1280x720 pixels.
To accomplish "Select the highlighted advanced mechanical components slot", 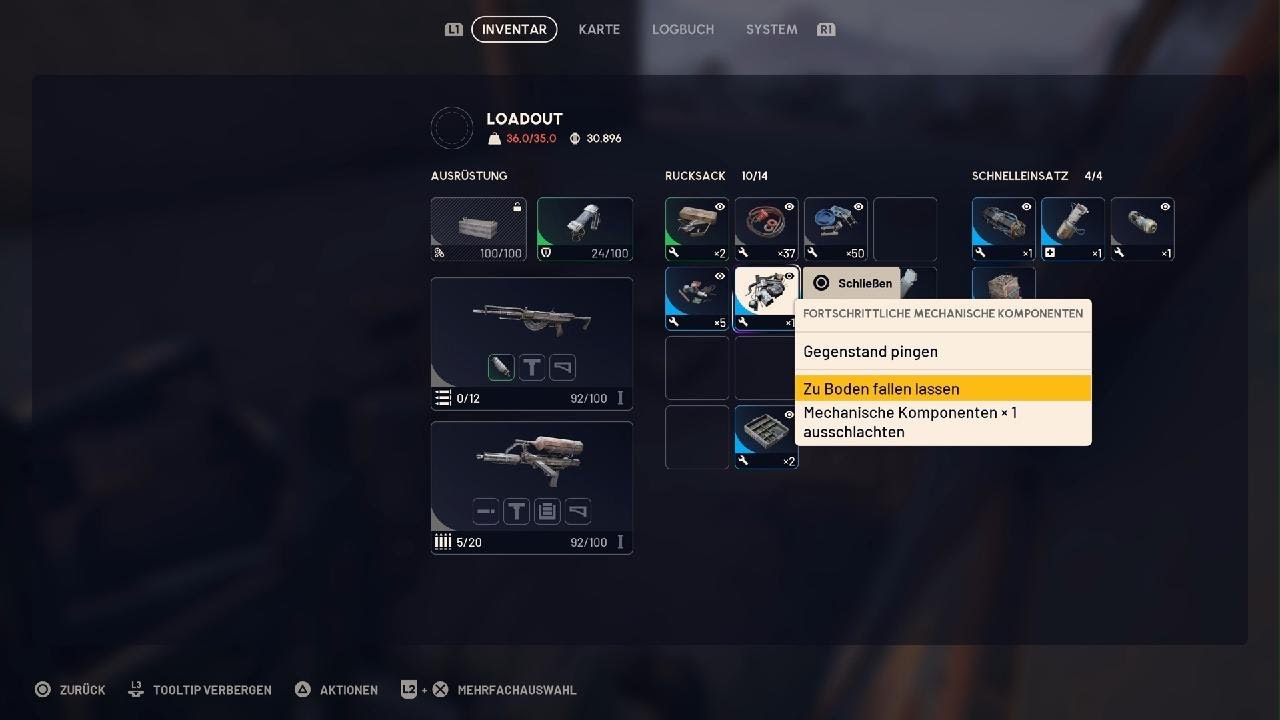I will 765,296.
